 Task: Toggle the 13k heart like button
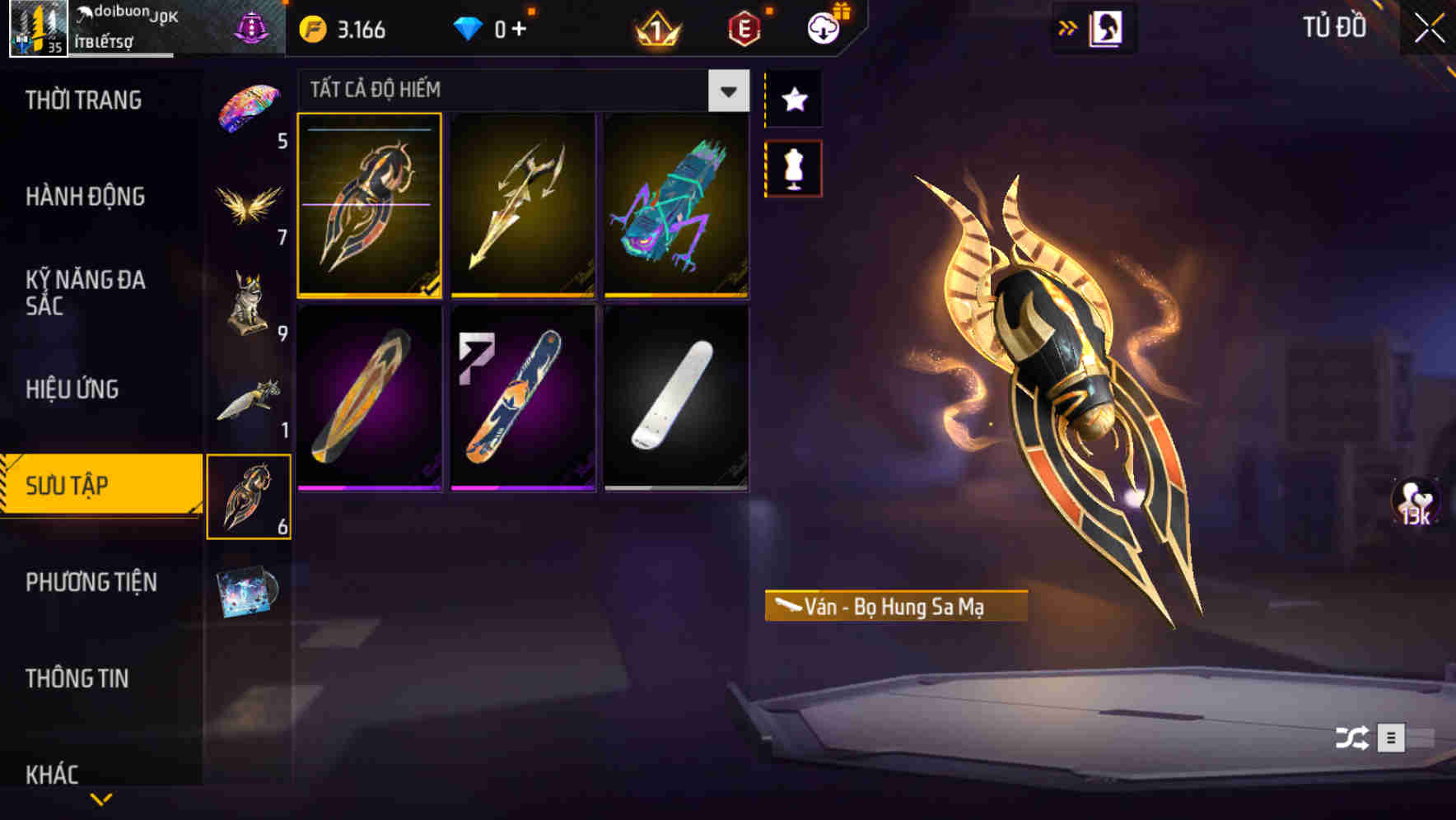pos(1413,502)
